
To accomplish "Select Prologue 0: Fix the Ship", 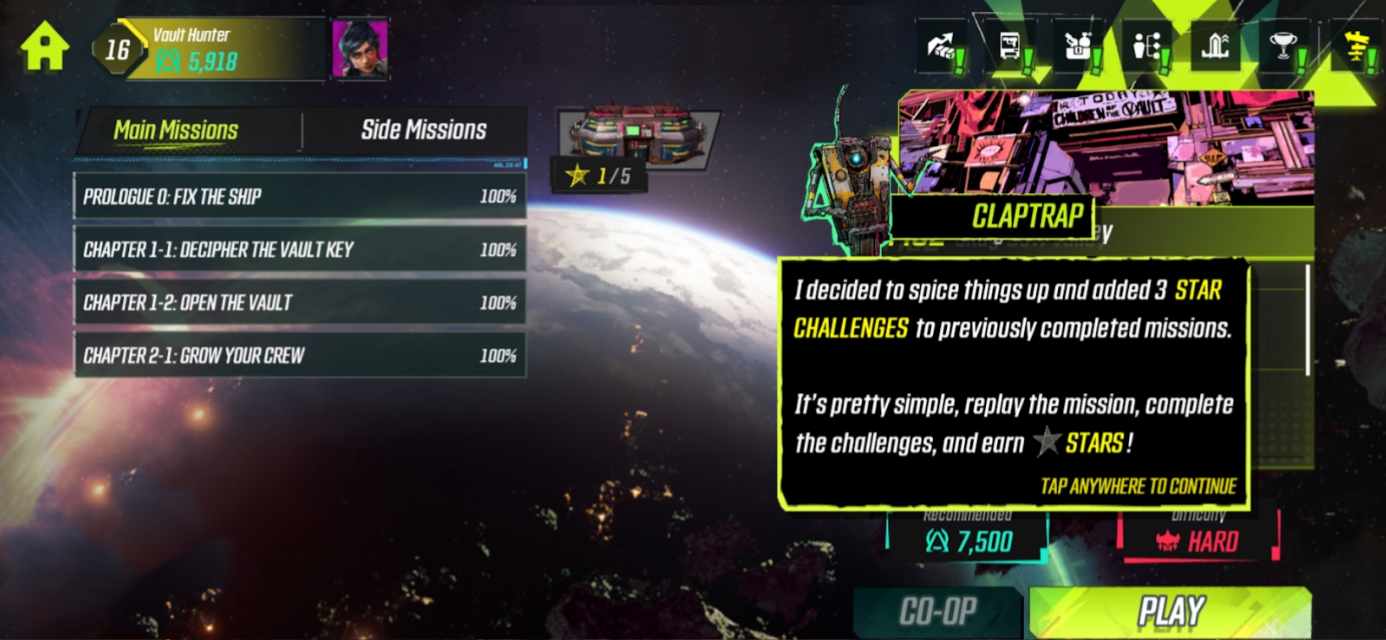I will click(x=299, y=196).
